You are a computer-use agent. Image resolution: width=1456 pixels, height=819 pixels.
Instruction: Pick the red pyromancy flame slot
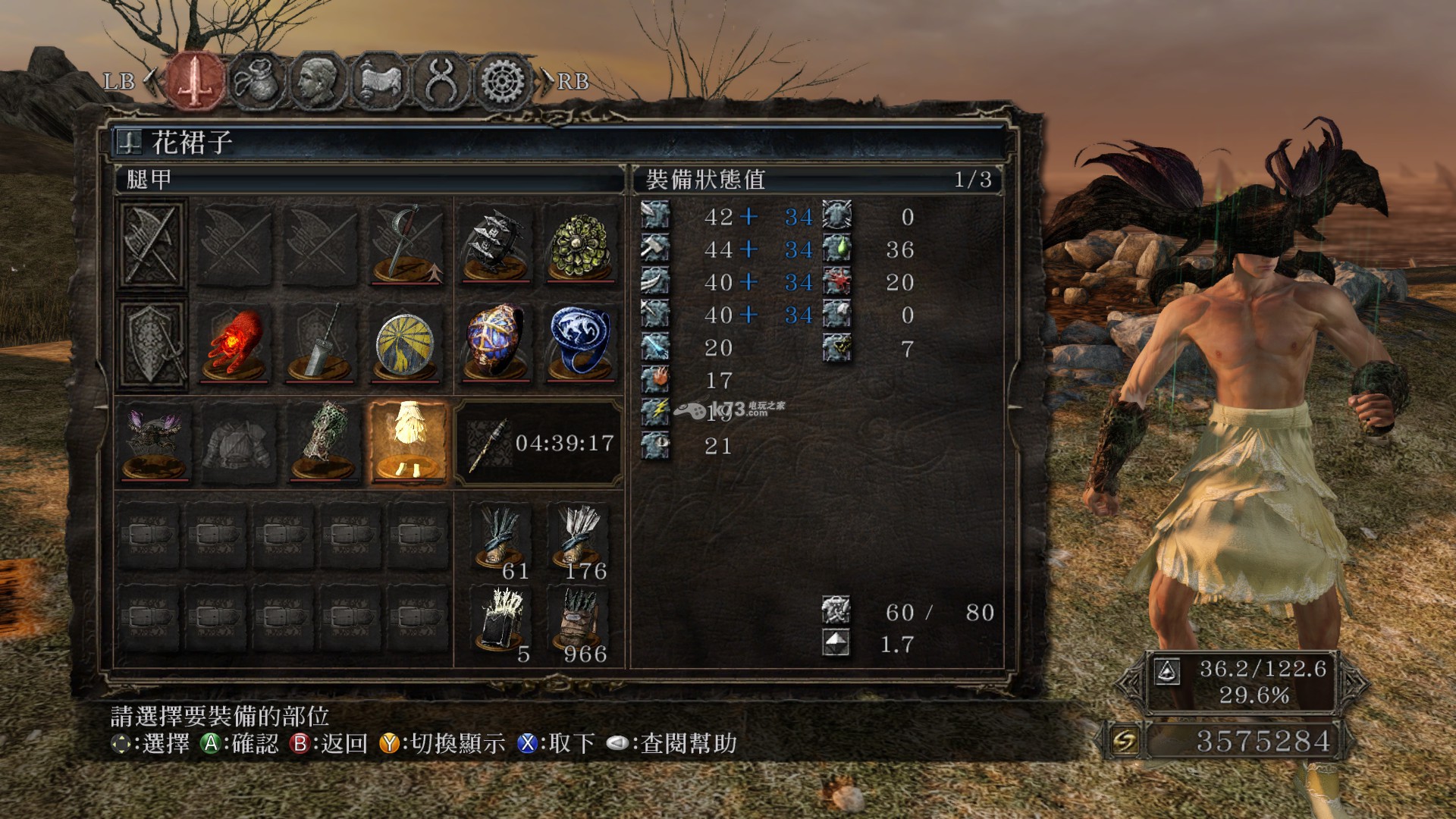click(x=235, y=344)
